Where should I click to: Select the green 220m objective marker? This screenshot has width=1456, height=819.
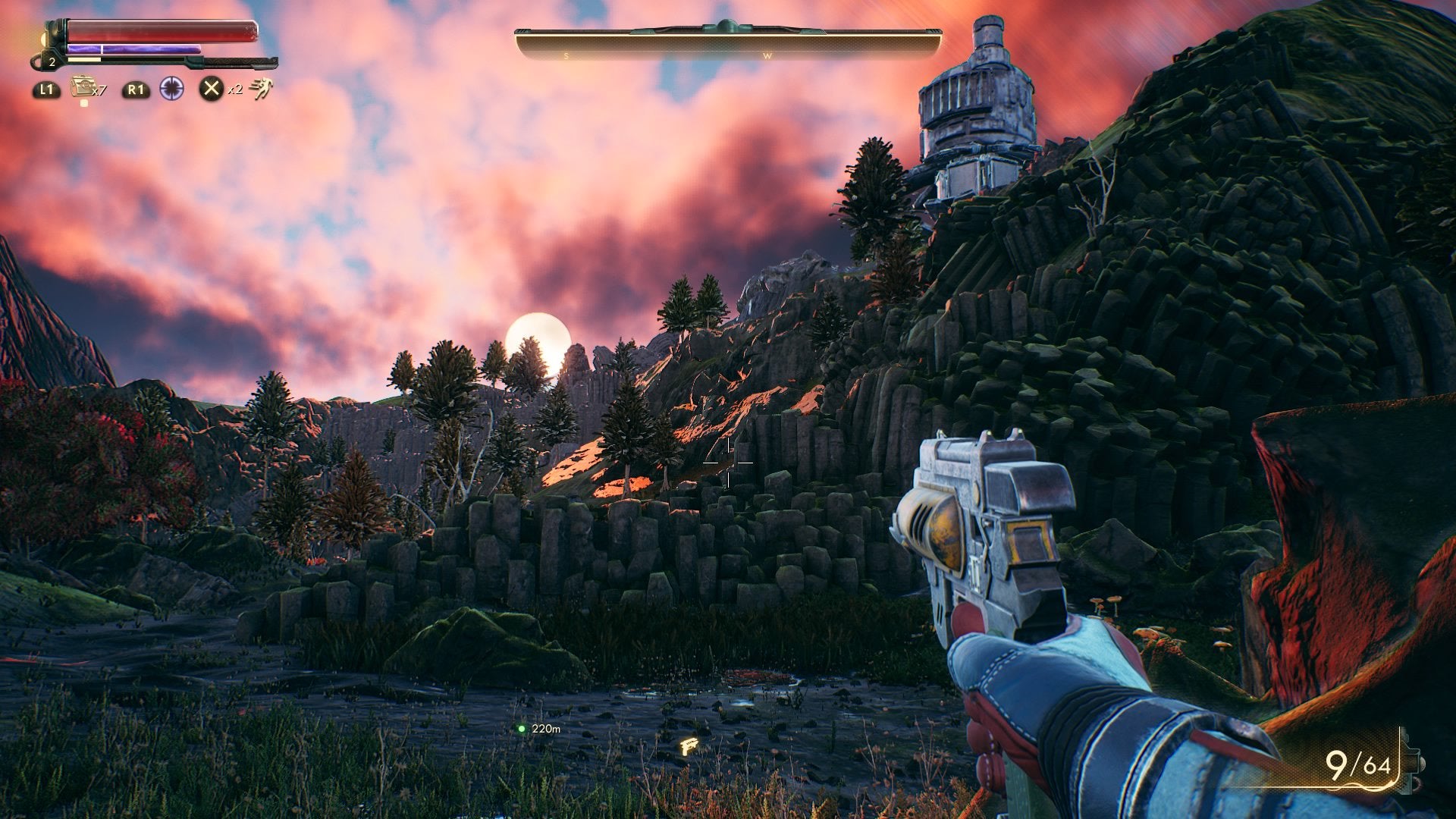pyautogui.click(x=522, y=729)
